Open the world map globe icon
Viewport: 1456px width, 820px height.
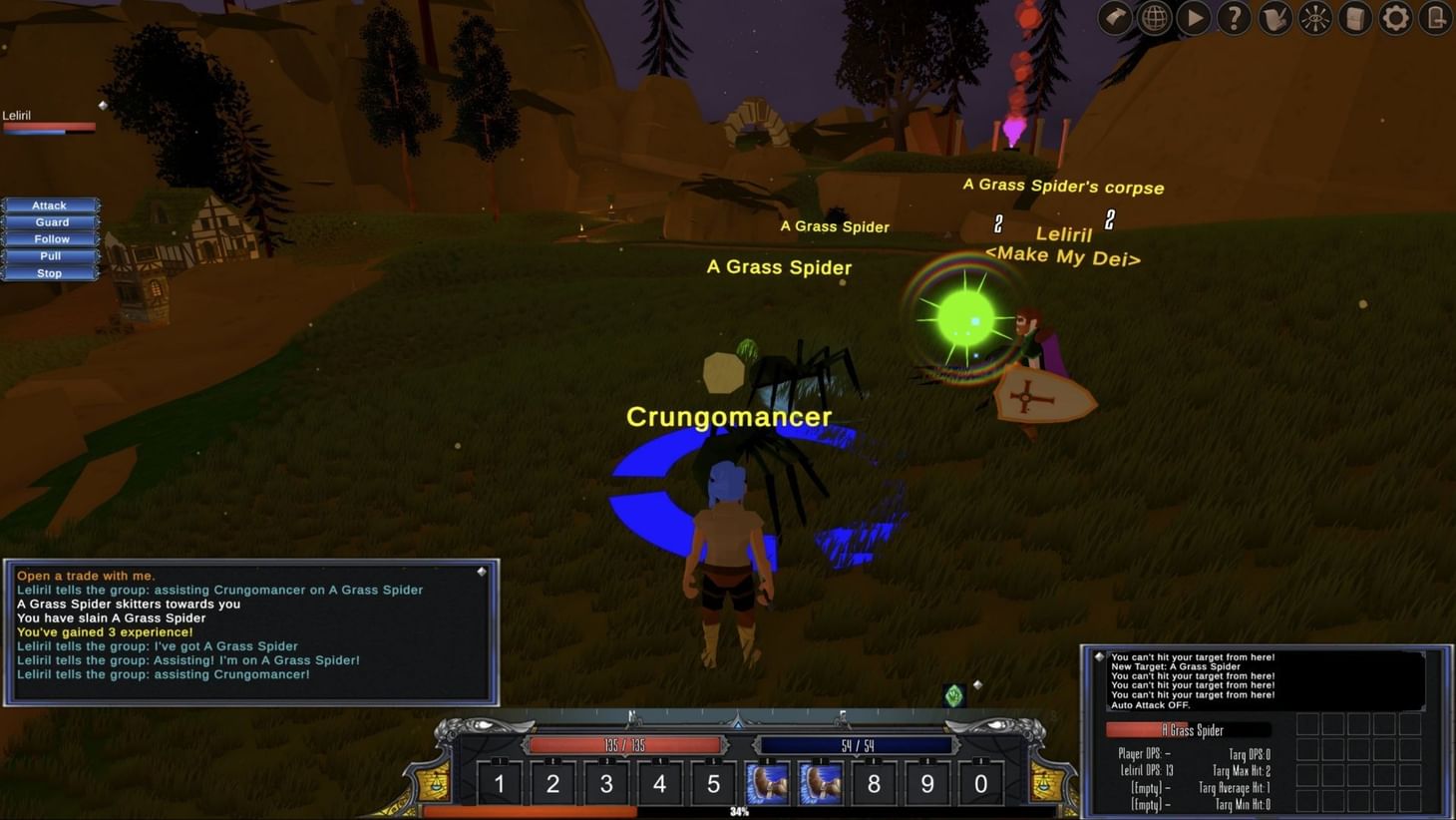[1154, 17]
